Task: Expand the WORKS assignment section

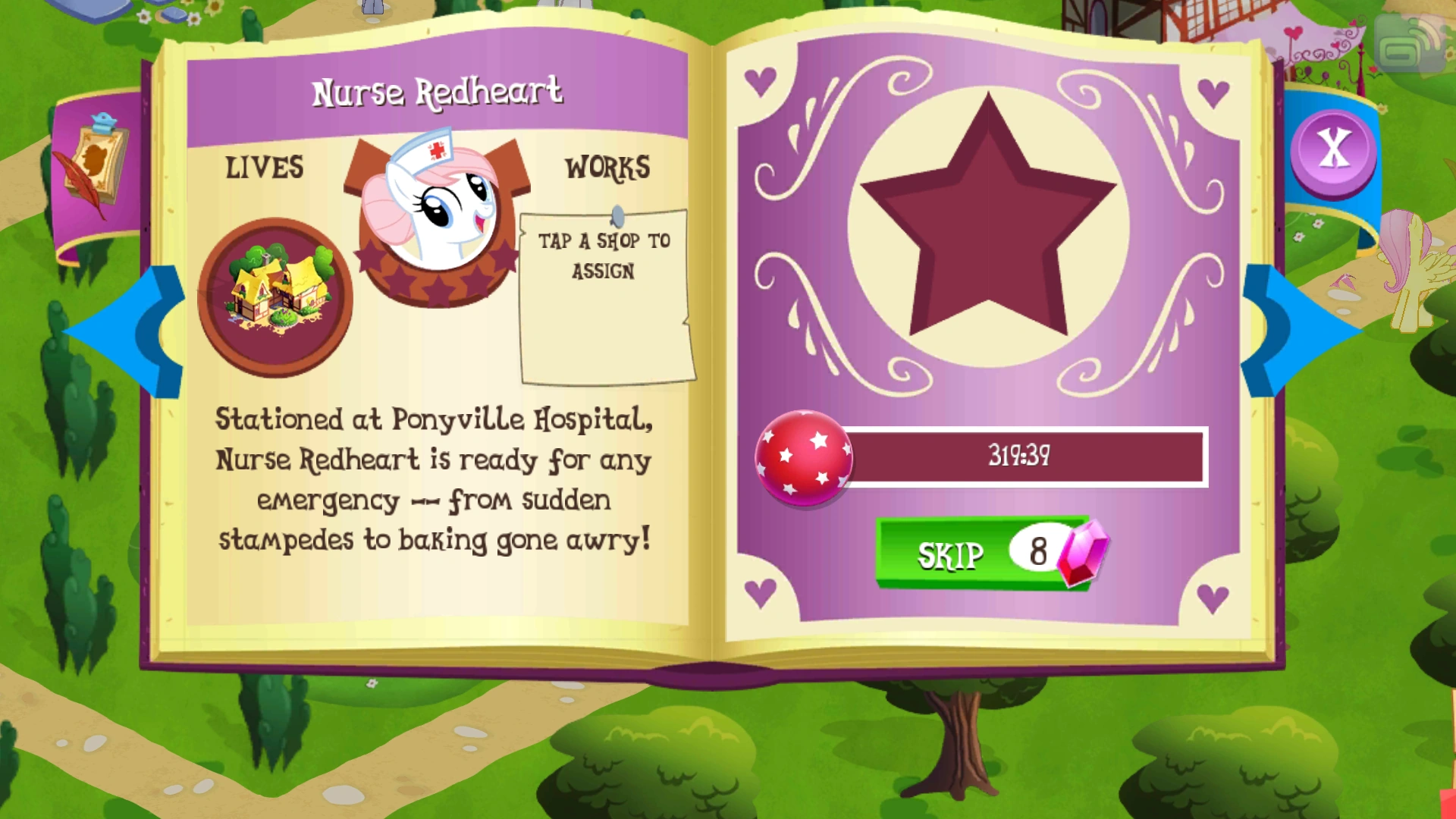Action: (603, 296)
